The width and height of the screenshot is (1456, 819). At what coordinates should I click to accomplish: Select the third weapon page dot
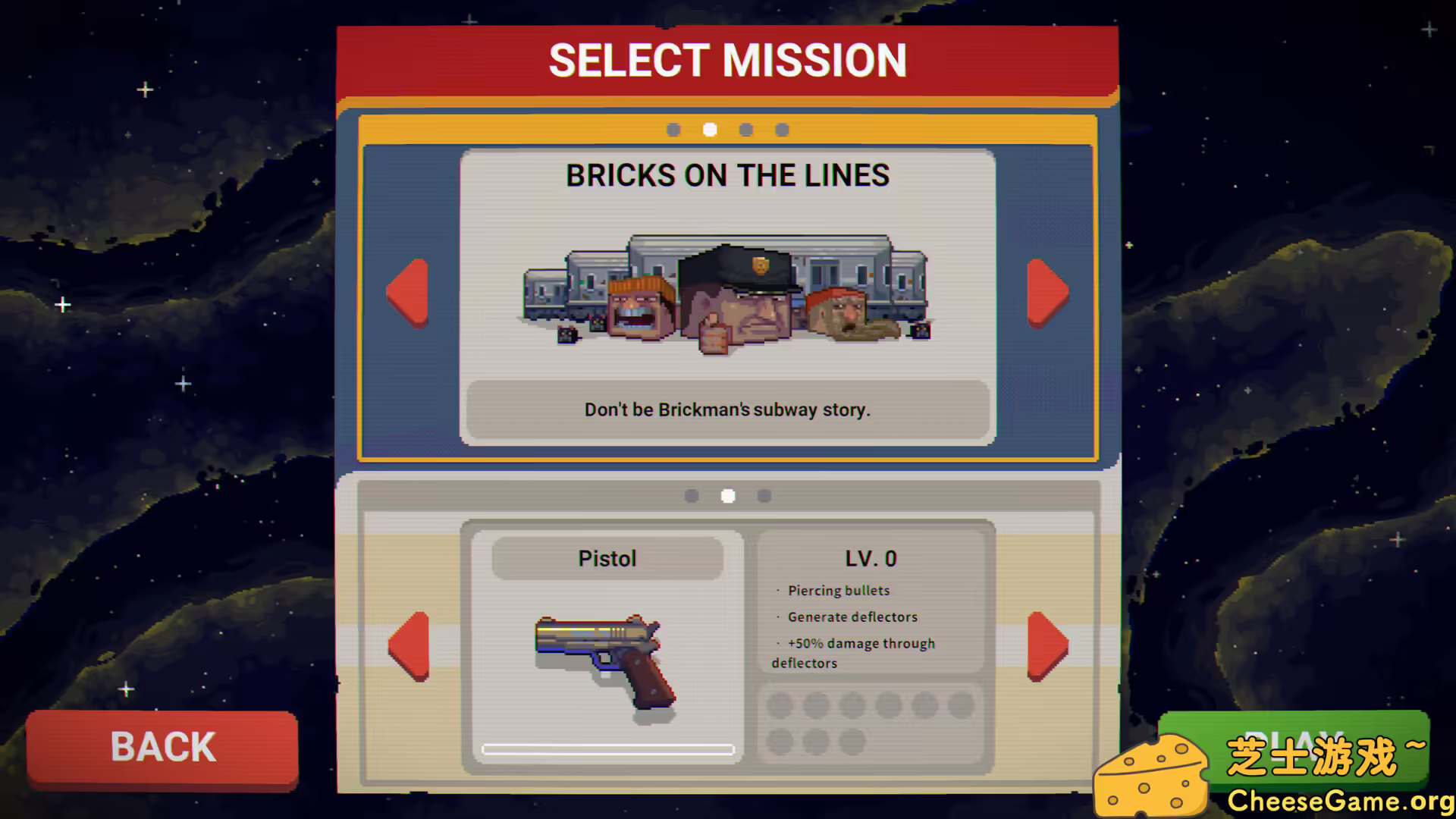(x=764, y=496)
